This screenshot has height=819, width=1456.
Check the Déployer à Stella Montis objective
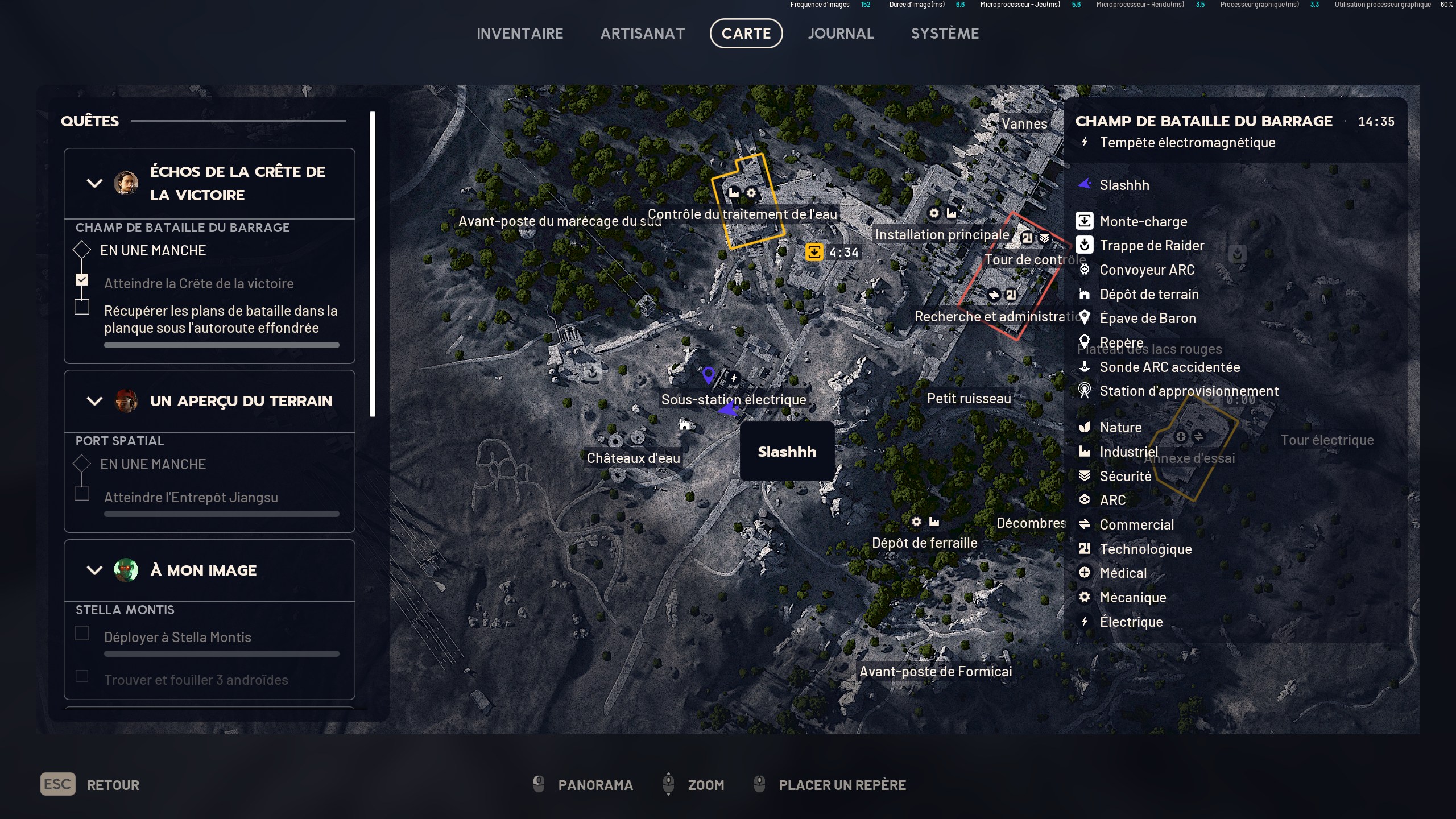pyautogui.click(x=82, y=632)
